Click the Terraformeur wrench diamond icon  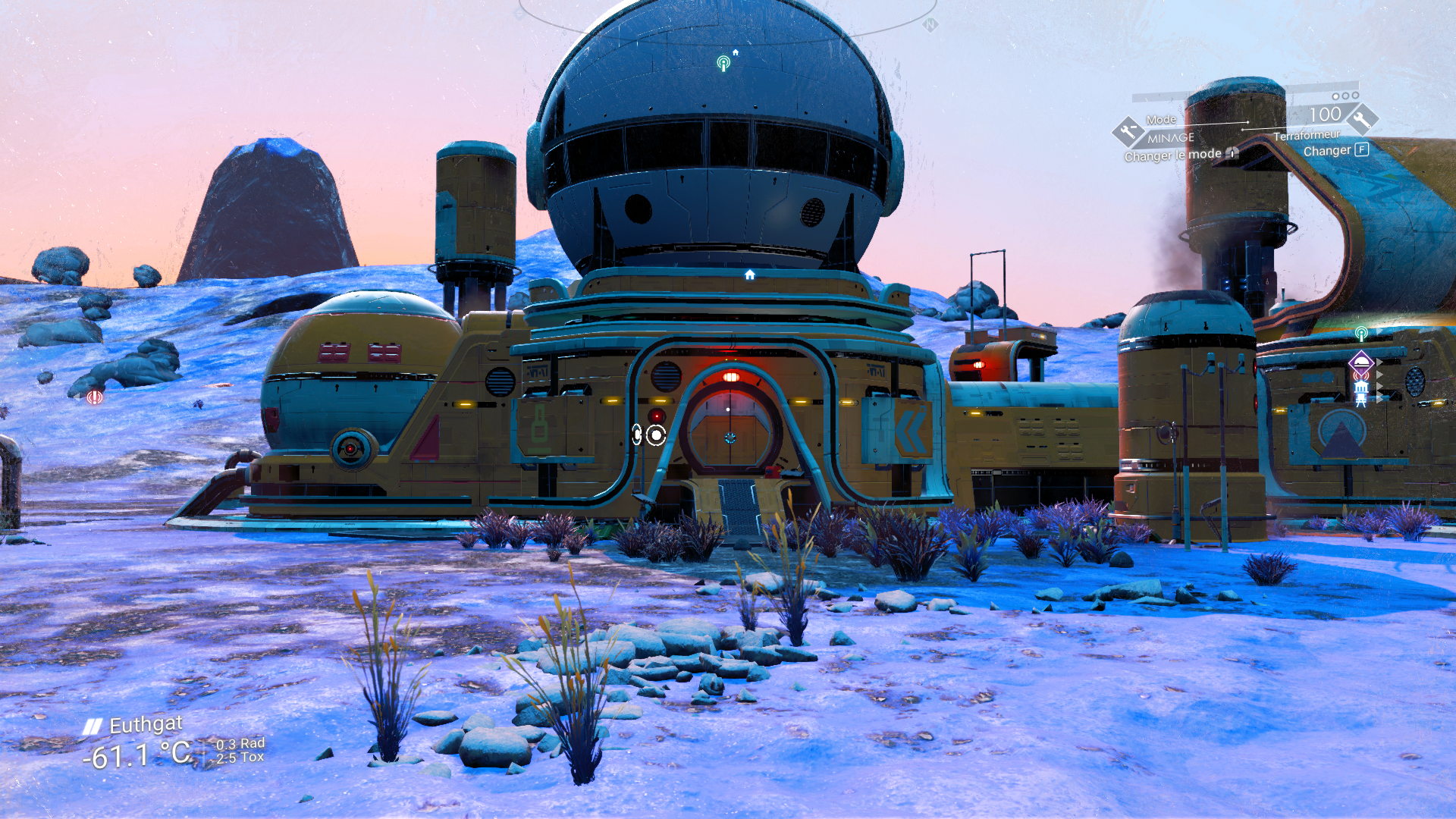pos(1362,119)
